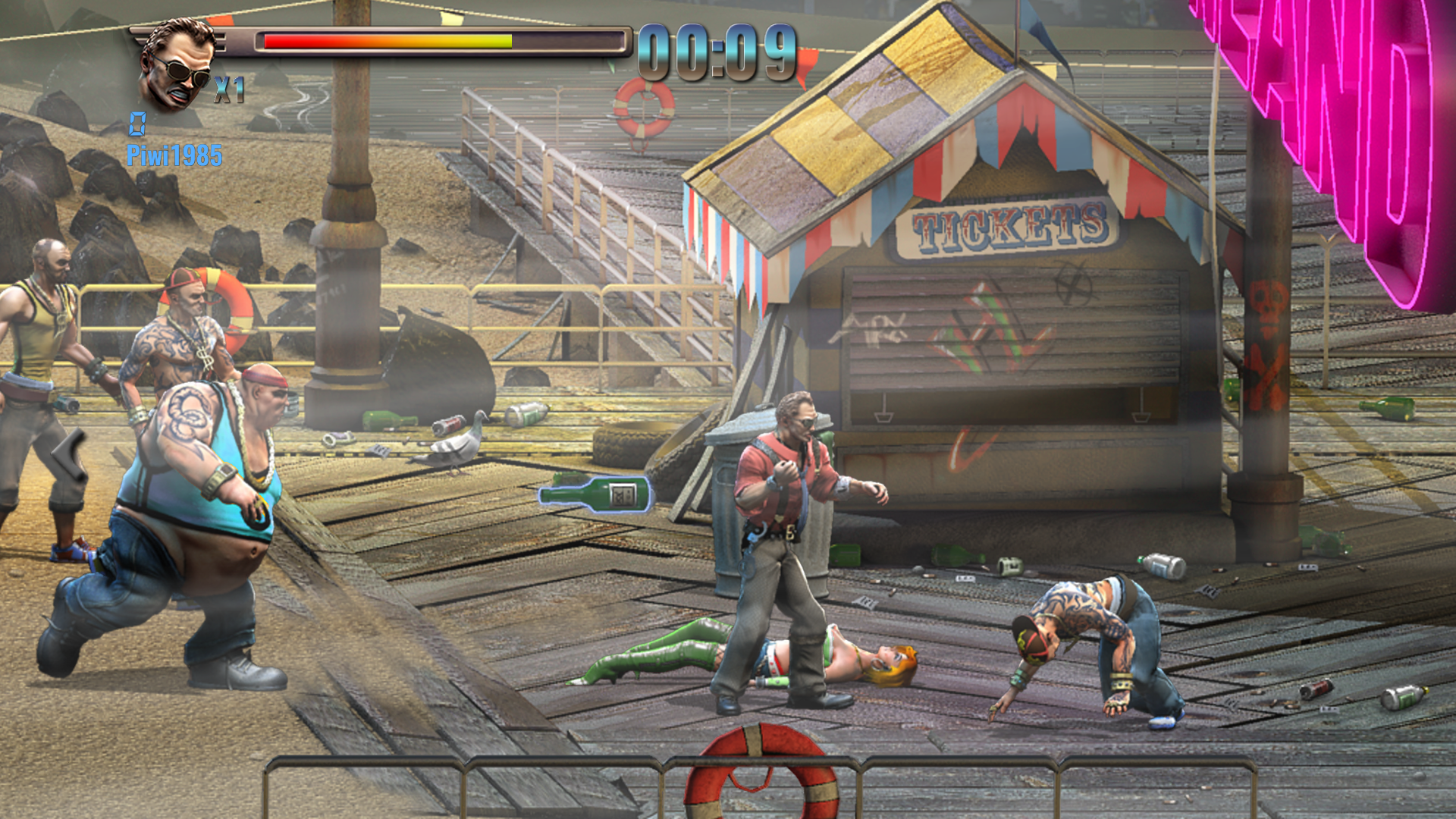1456x819 pixels.
Task: Select the Piwi1985 player name tag
Action: (174, 155)
